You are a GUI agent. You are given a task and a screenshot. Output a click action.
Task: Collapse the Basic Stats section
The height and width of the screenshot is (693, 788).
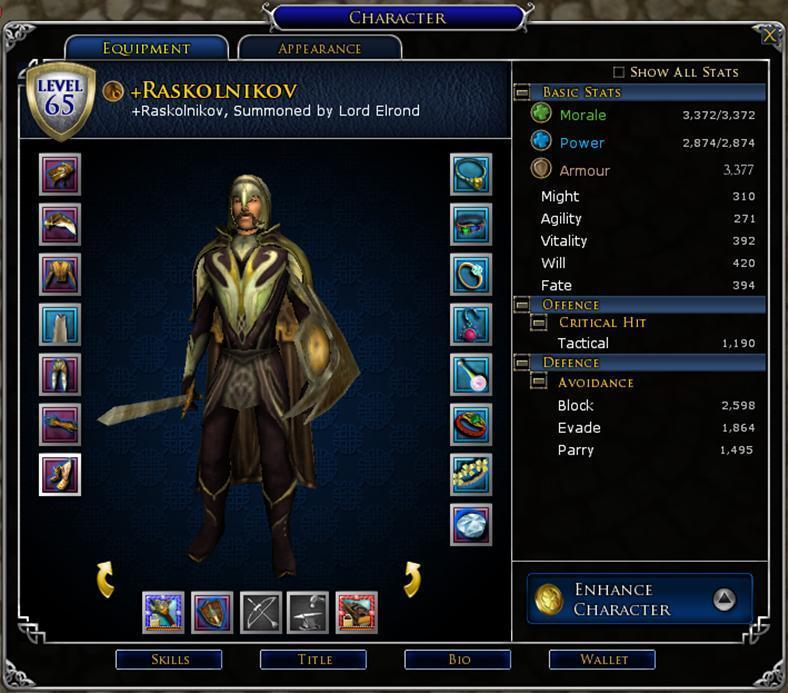click(x=522, y=93)
